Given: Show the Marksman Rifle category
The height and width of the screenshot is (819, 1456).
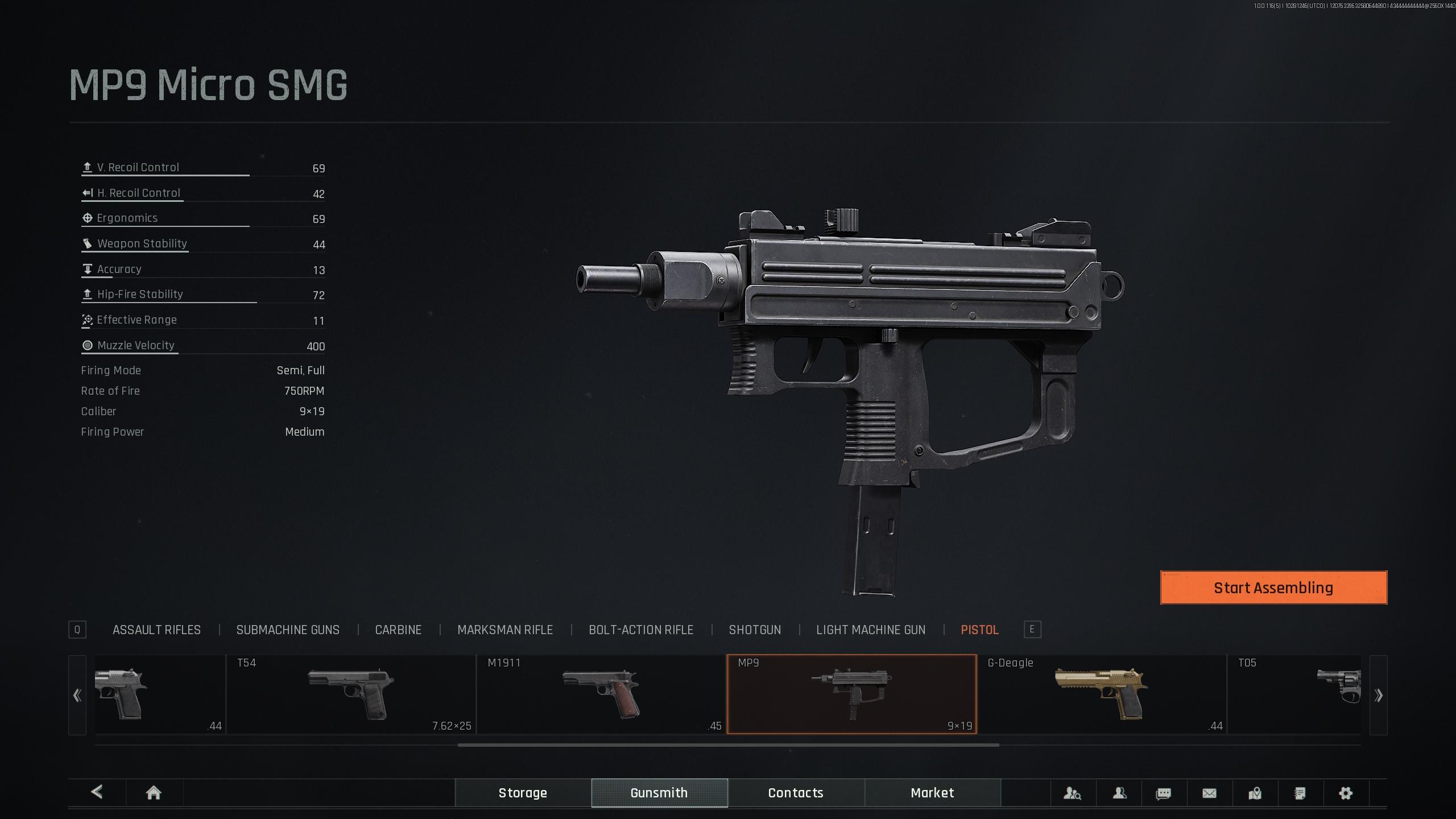Looking at the screenshot, I should pos(505,630).
